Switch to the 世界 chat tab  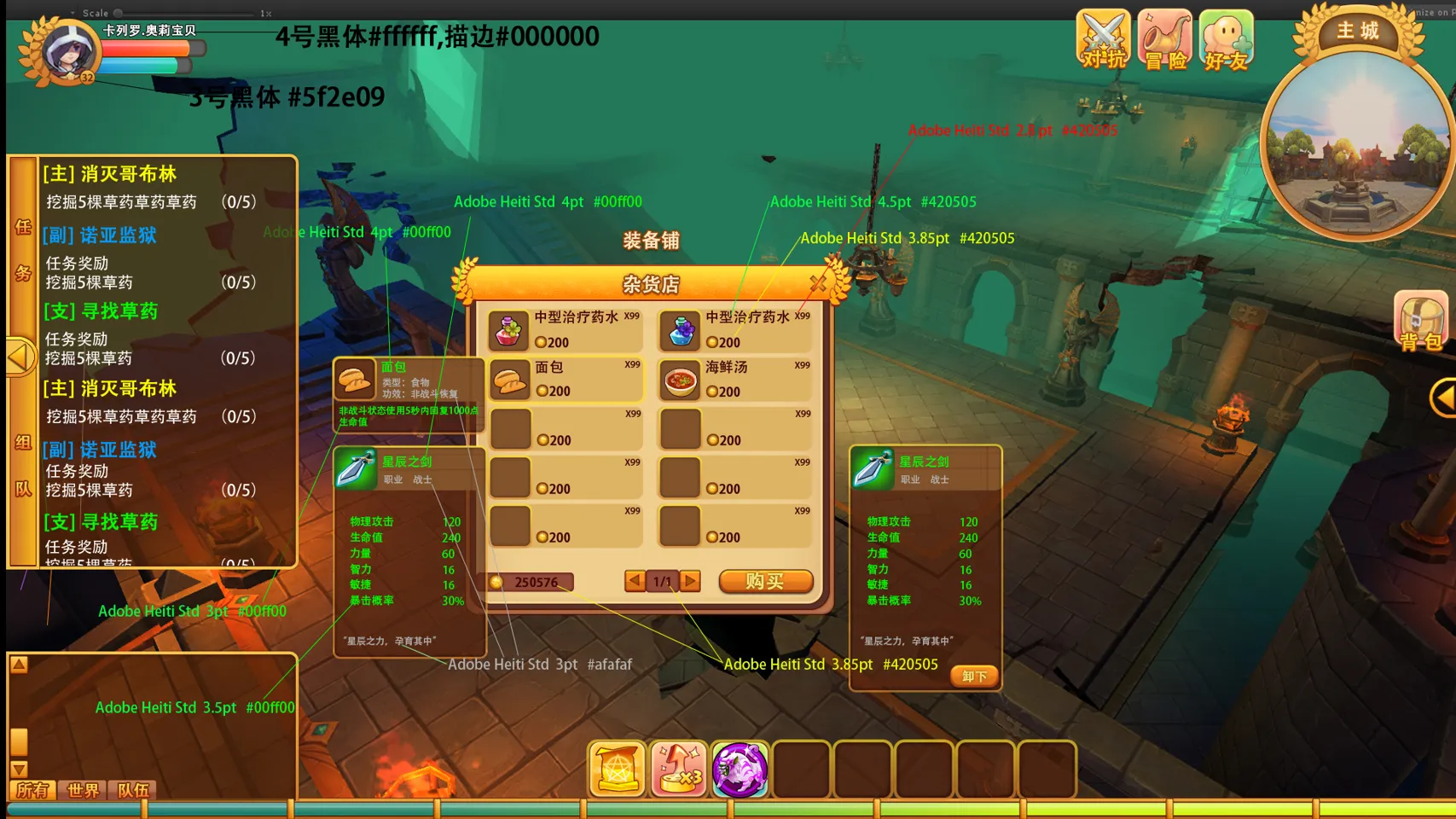83,790
